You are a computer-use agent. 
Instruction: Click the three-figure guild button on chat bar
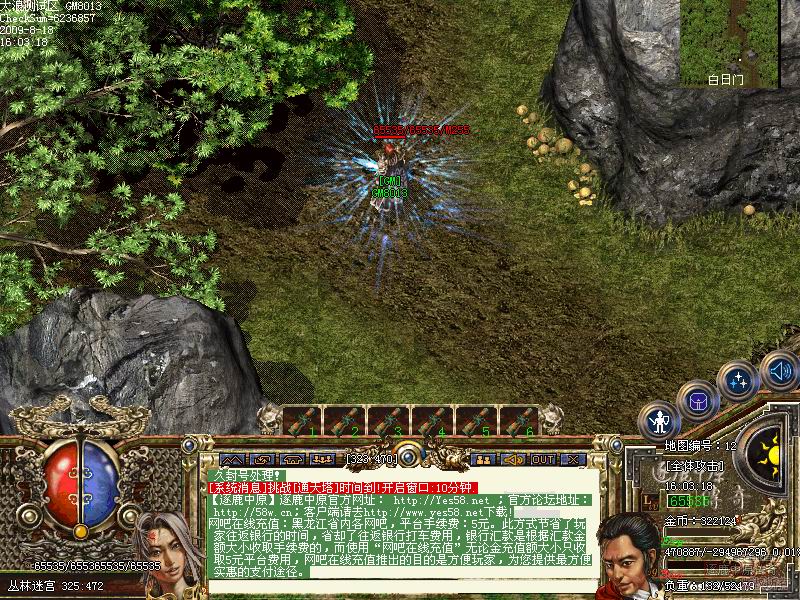click(x=321, y=459)
